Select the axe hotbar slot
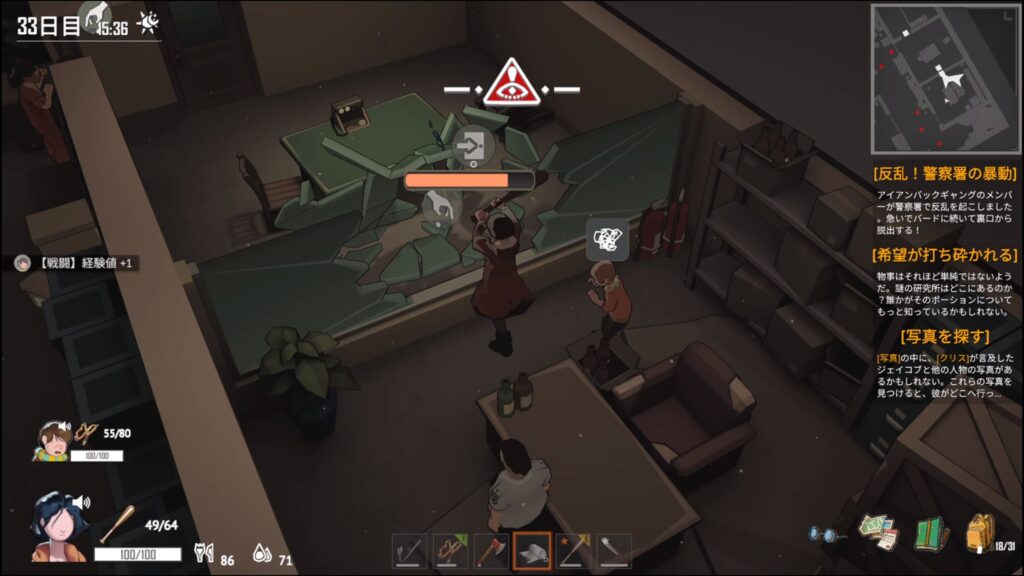The image size is (1024, 576). (491, 551)
